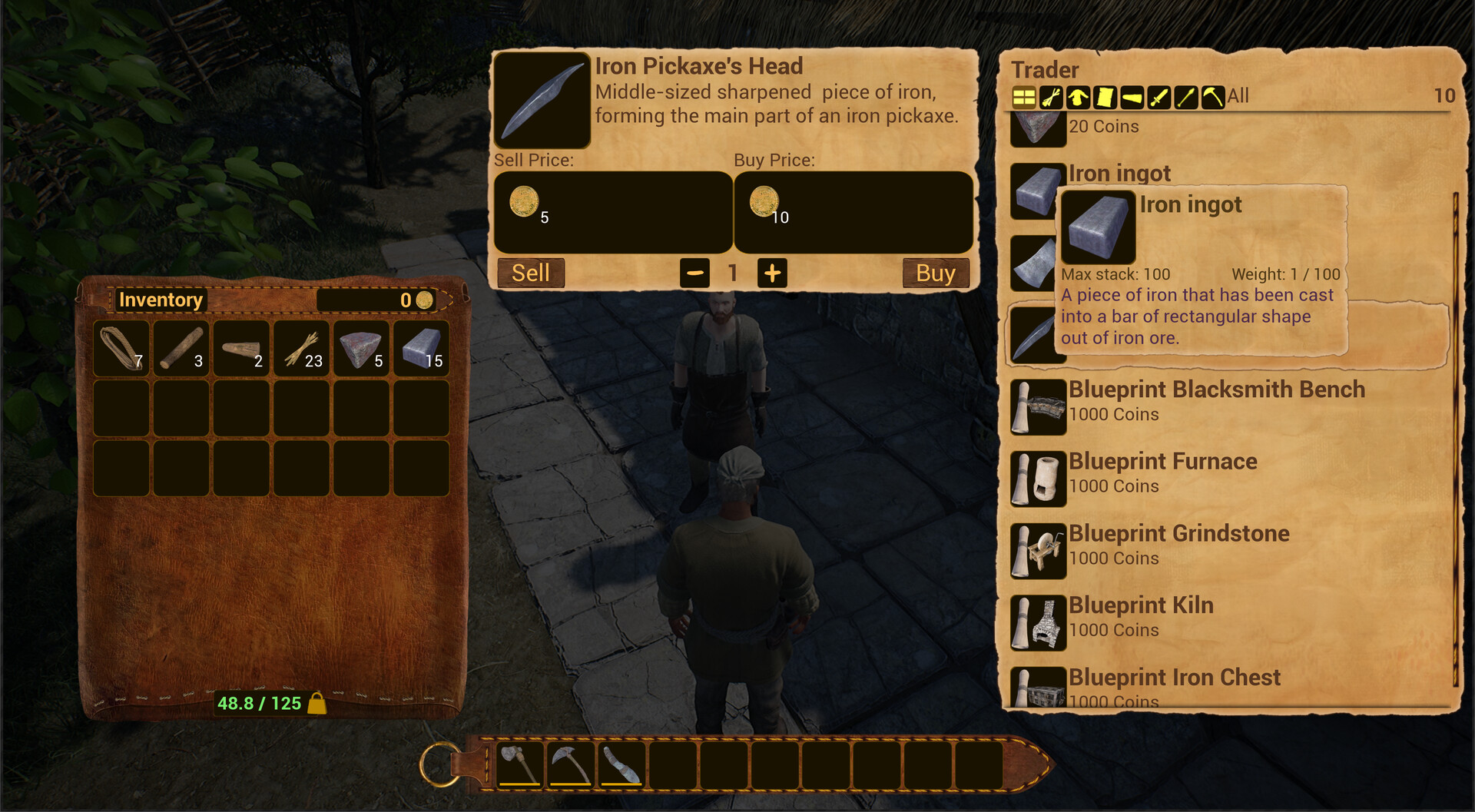This screenshot has height=812, width=1475.
Task: Select the grid show-all filter icon
Action: pyautogui.click(x=1023, y=98)
